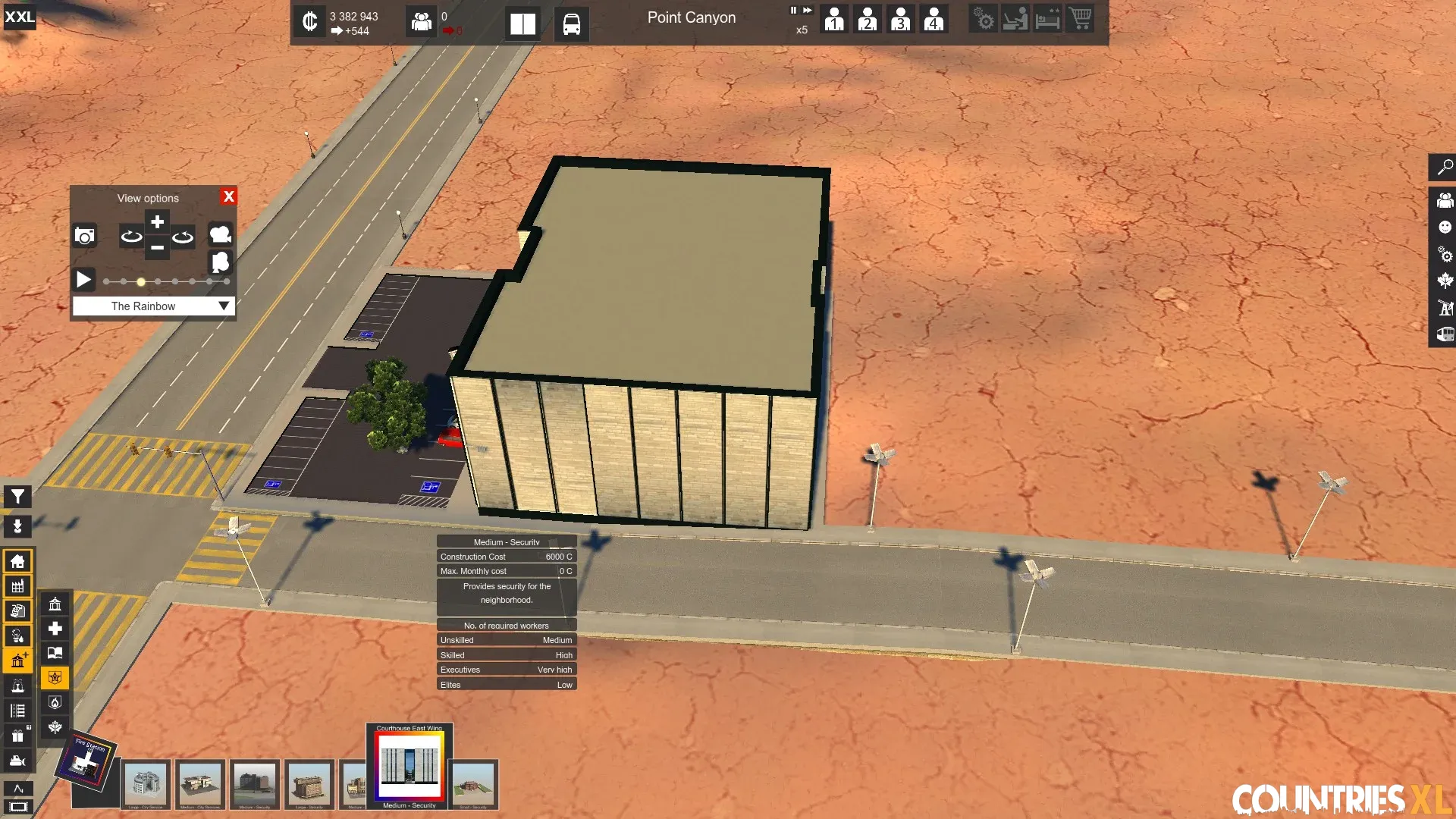The width and height of the screenshot is (1456, 819).
Task: Zoom in with the plus button
Action: 157,221
